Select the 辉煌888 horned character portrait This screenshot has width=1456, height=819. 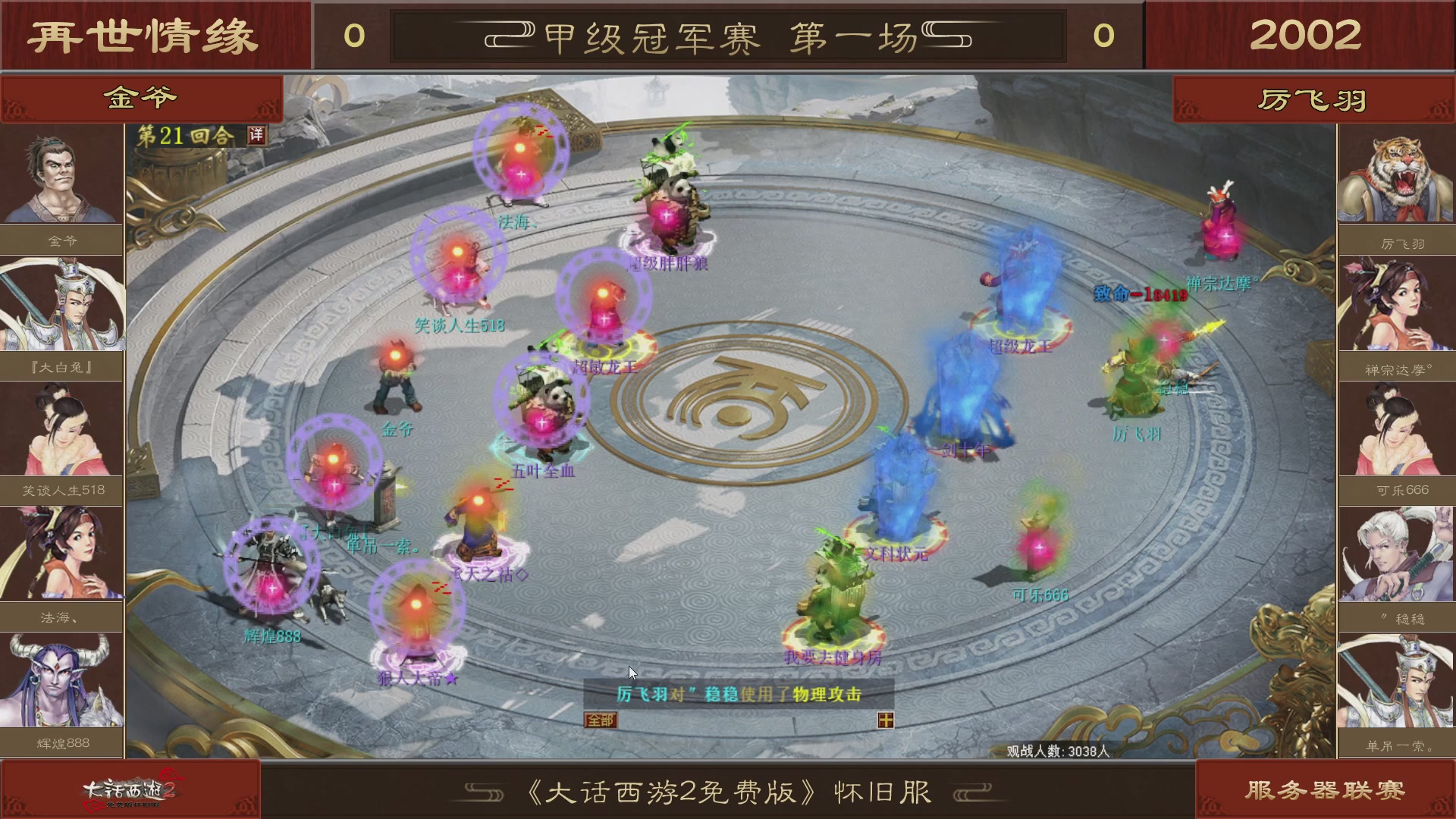point(62,681)
